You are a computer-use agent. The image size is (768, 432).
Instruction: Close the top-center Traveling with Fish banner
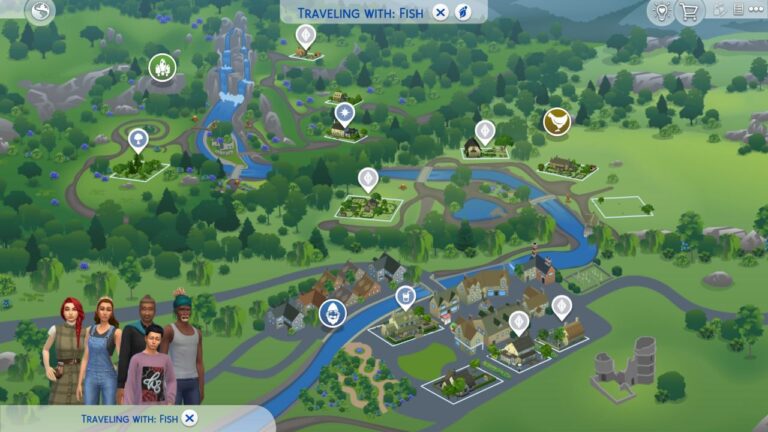click(x=440, y=12)
